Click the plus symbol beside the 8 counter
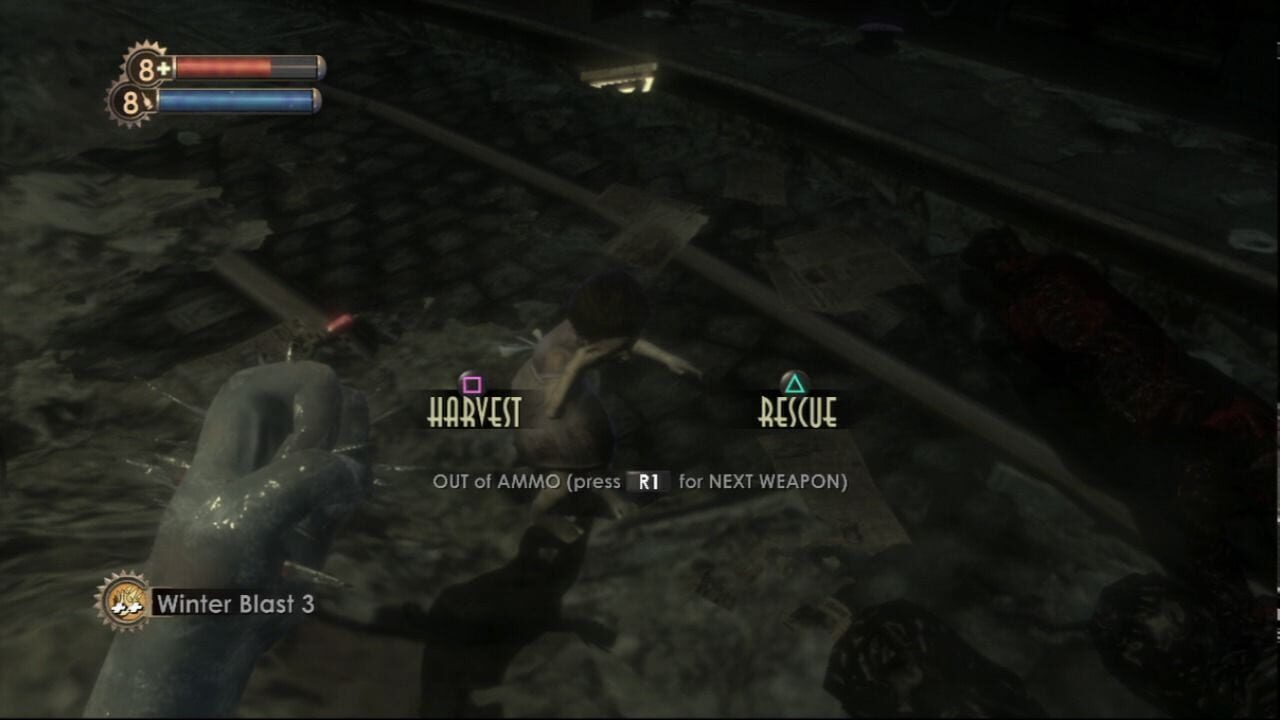 162,67
